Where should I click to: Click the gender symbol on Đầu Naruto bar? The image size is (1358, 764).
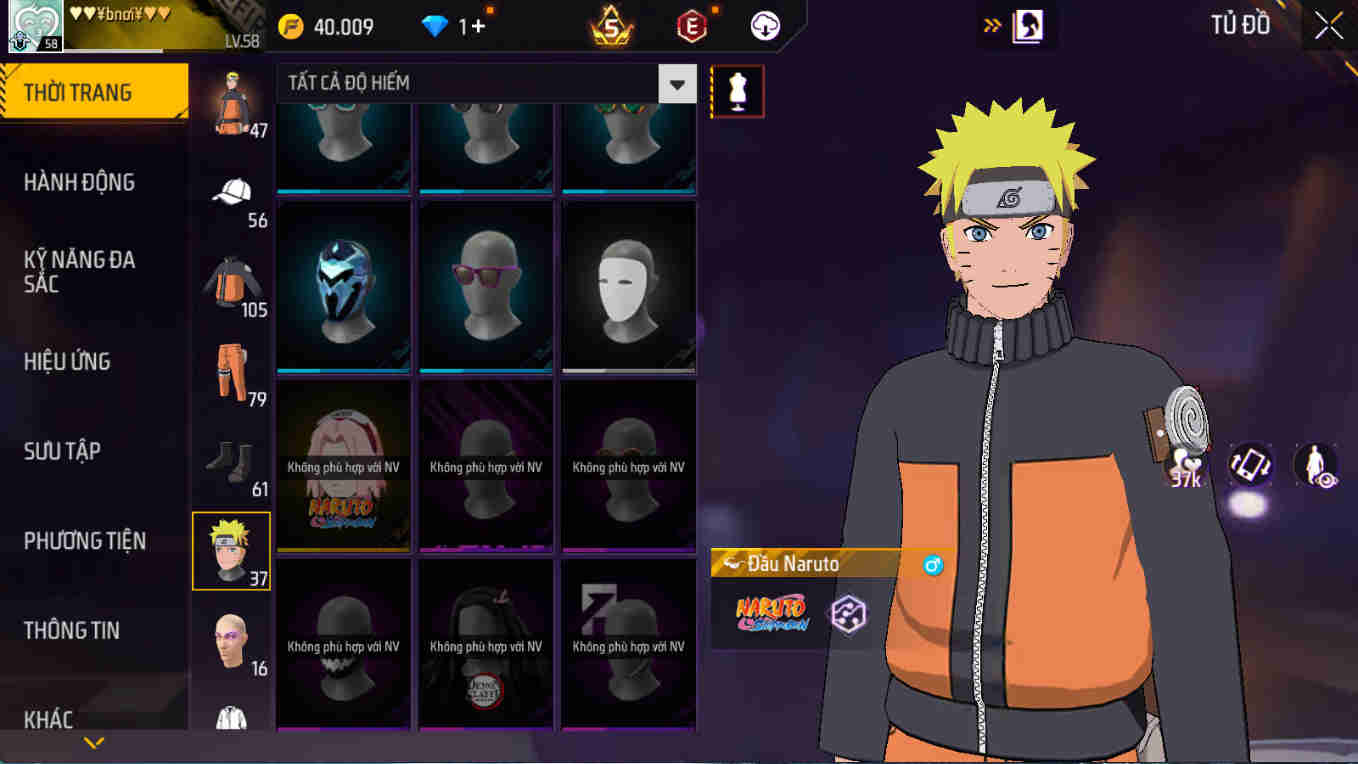[x=932, y=565]
